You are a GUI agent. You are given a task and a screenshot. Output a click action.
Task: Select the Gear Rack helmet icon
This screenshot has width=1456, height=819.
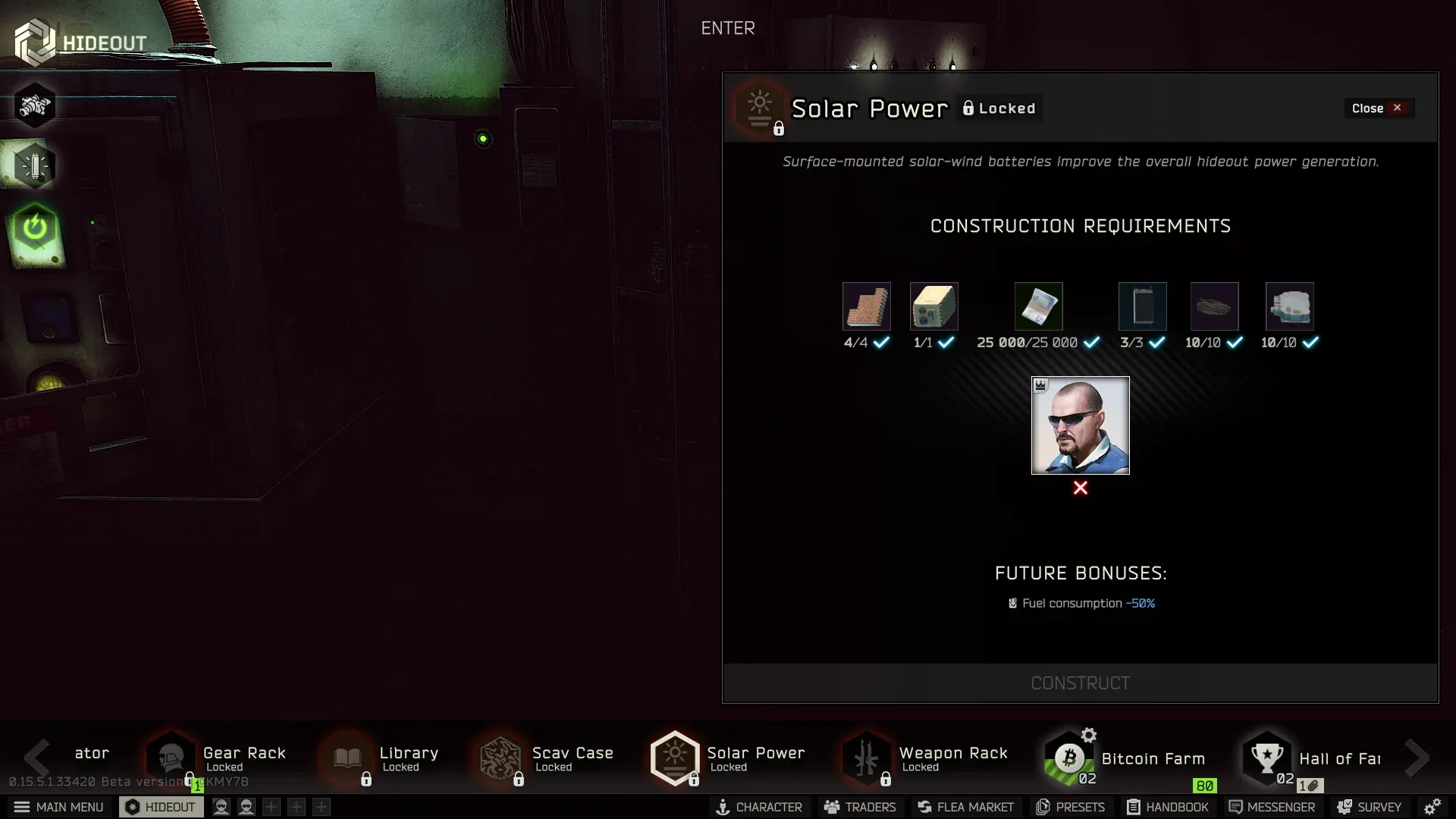(170, 758)
